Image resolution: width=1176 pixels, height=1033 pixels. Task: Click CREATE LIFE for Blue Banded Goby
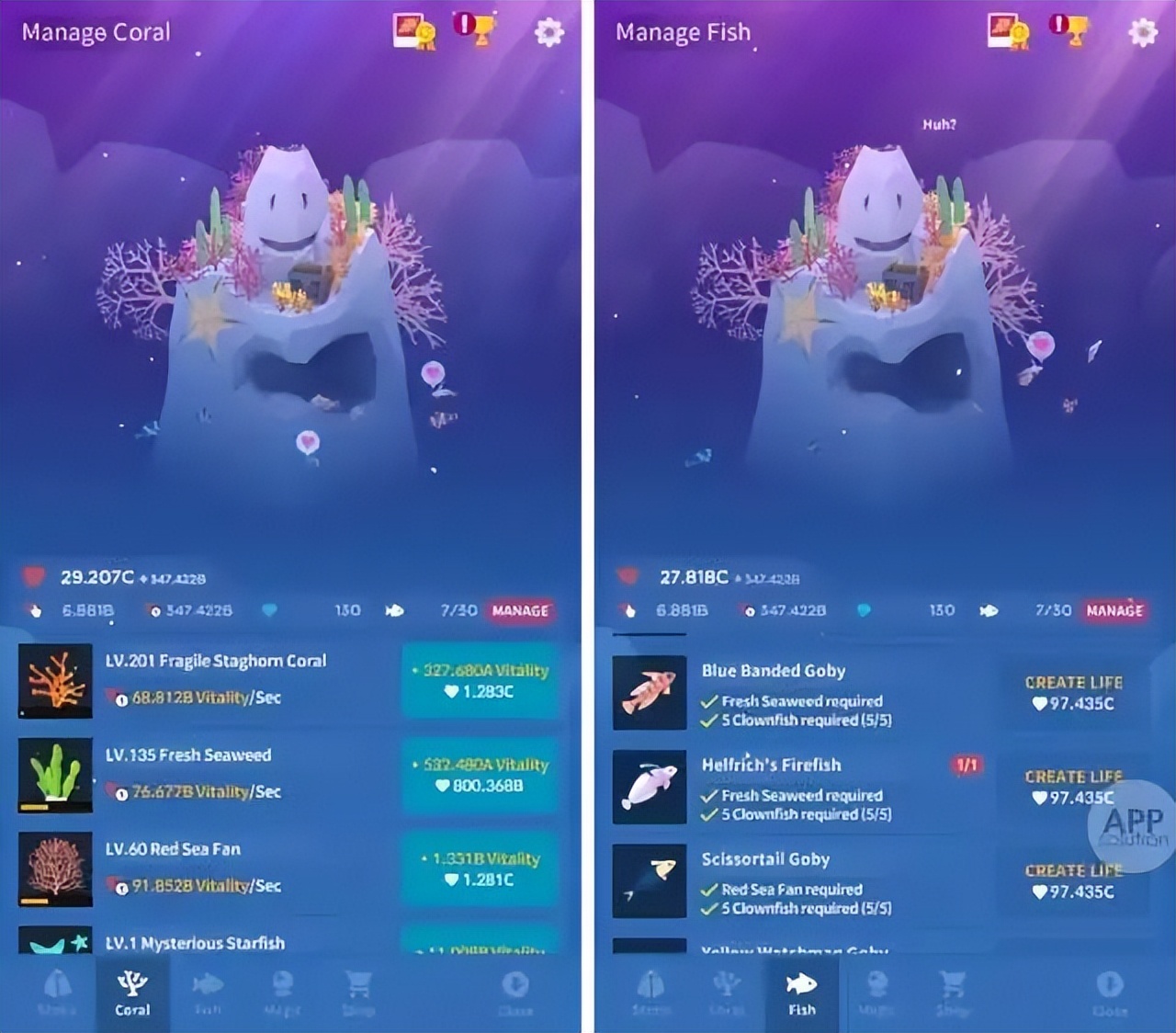(x=1073, y=694)
